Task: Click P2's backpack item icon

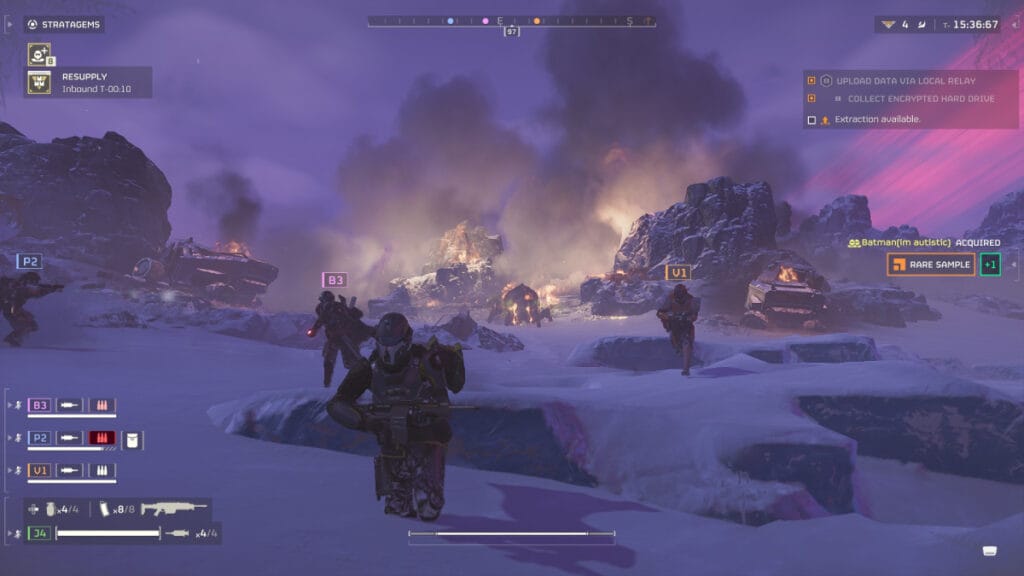Action: click(x=133, y=438)
